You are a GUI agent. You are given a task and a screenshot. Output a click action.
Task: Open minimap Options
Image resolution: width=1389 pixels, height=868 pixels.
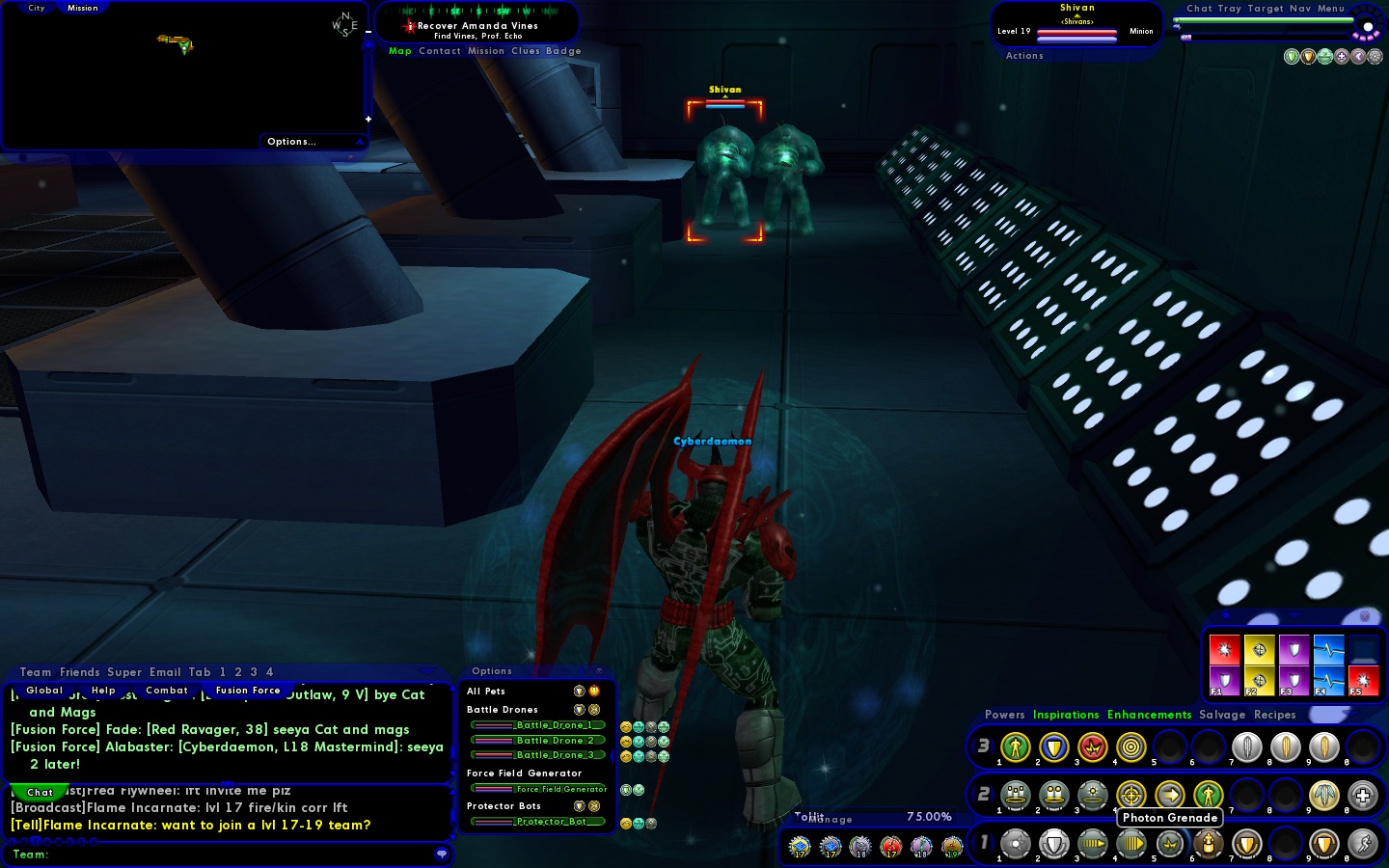(x=291, y=142)
